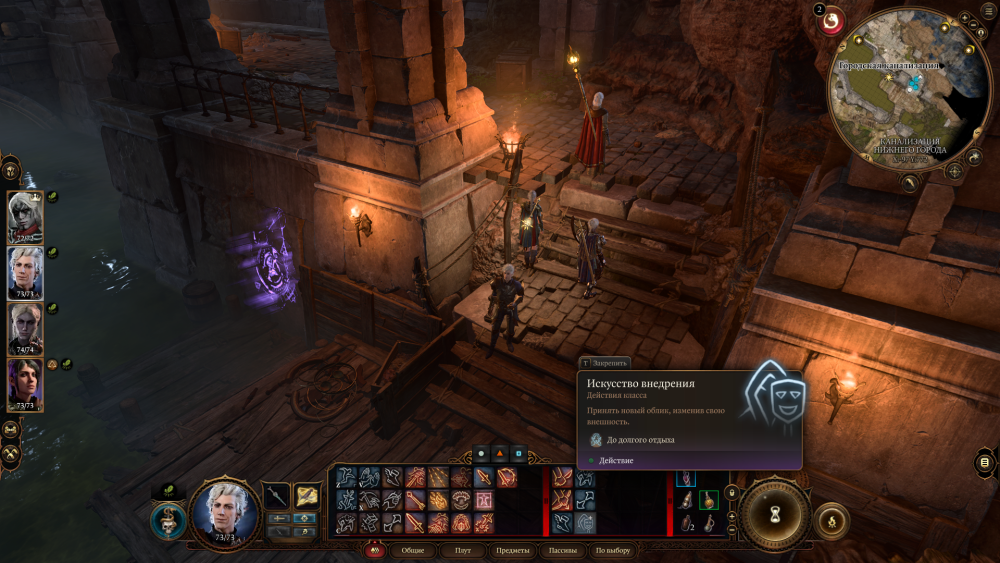Select the По выбору hotbar tab
Viewport: 1000px width, 563px height.
[613, 551]
